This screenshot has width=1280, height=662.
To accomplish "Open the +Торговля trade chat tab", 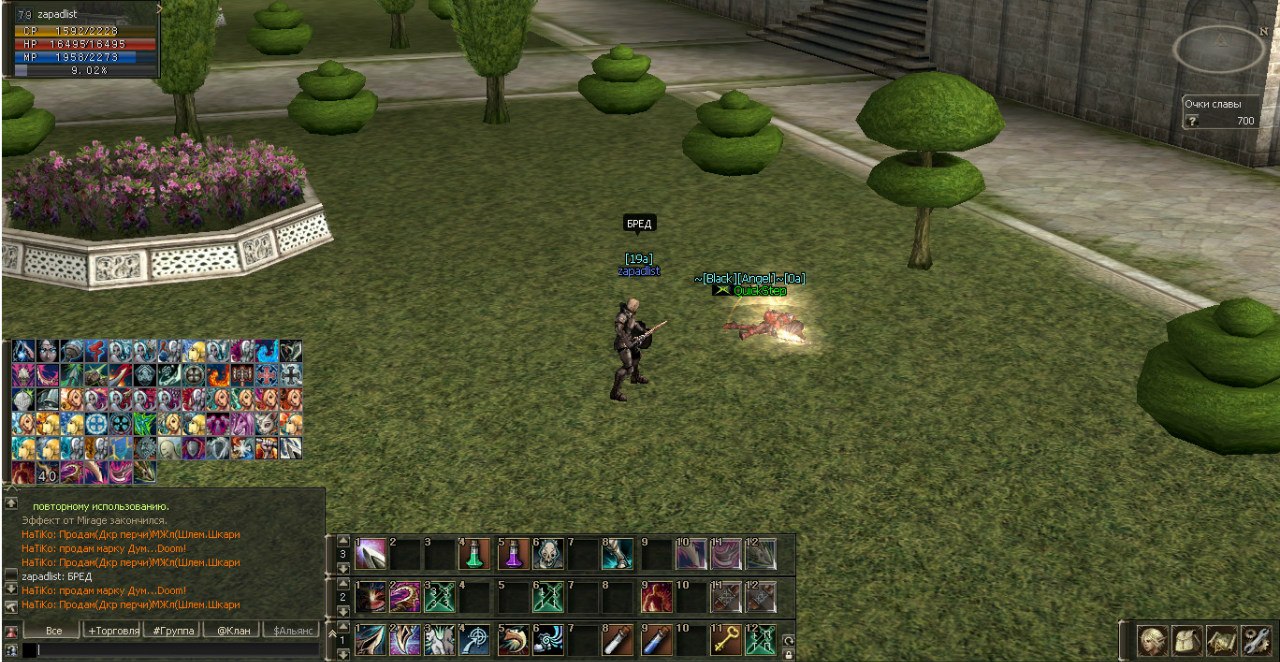I will coord(113,631).
